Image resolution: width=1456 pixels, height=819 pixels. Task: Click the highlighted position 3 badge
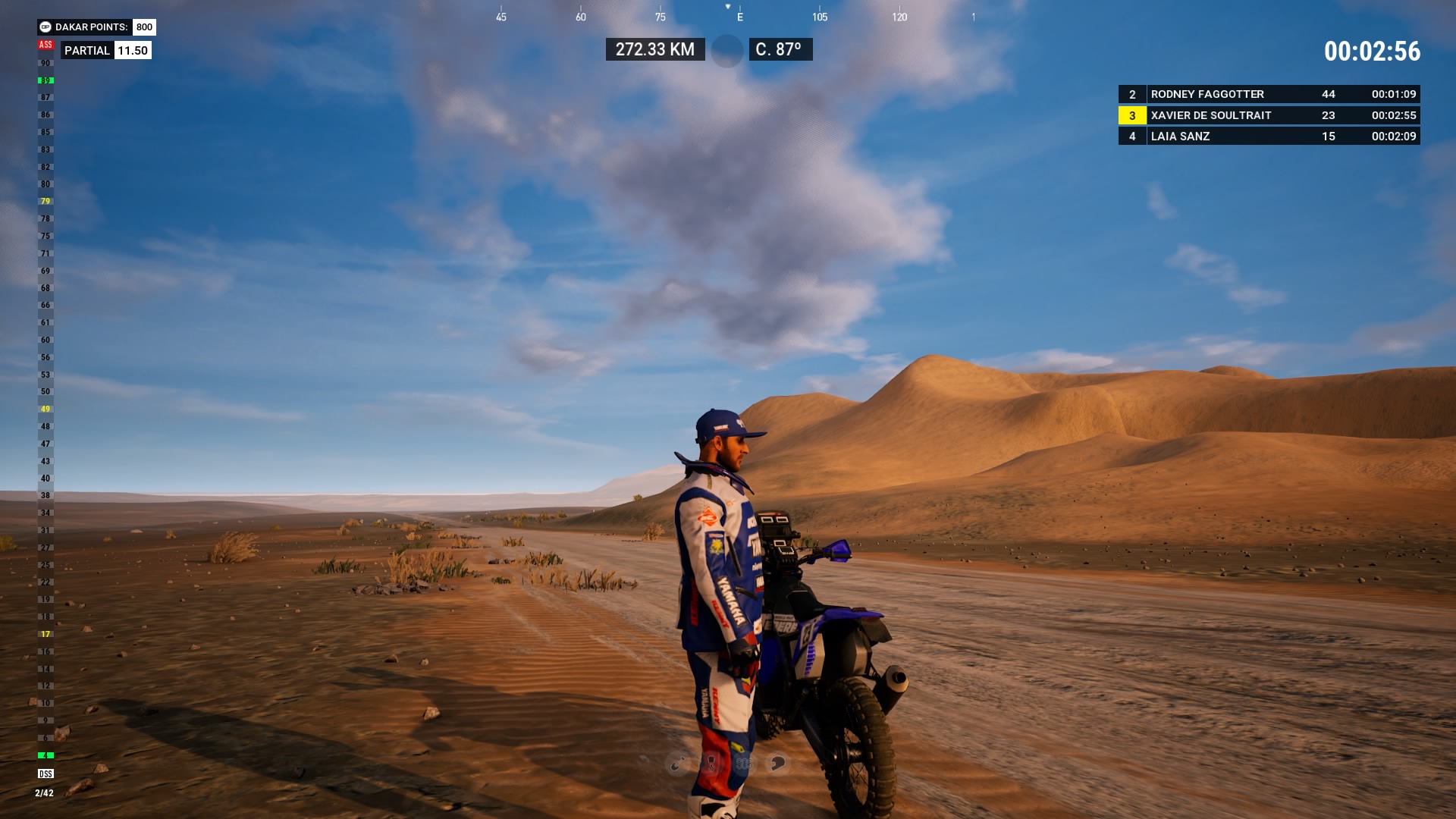pos(1132,115)
